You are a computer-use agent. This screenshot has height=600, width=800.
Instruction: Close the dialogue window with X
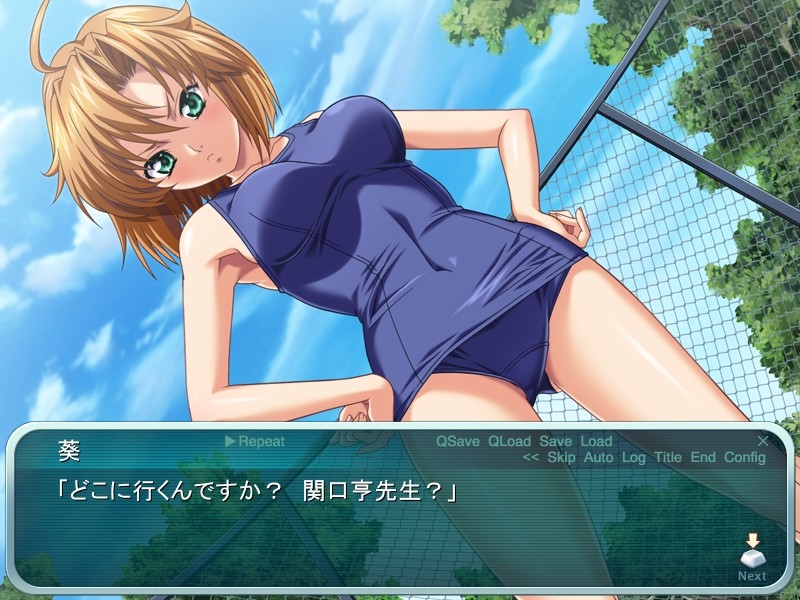pyautogui.click(x=763, y=440)
